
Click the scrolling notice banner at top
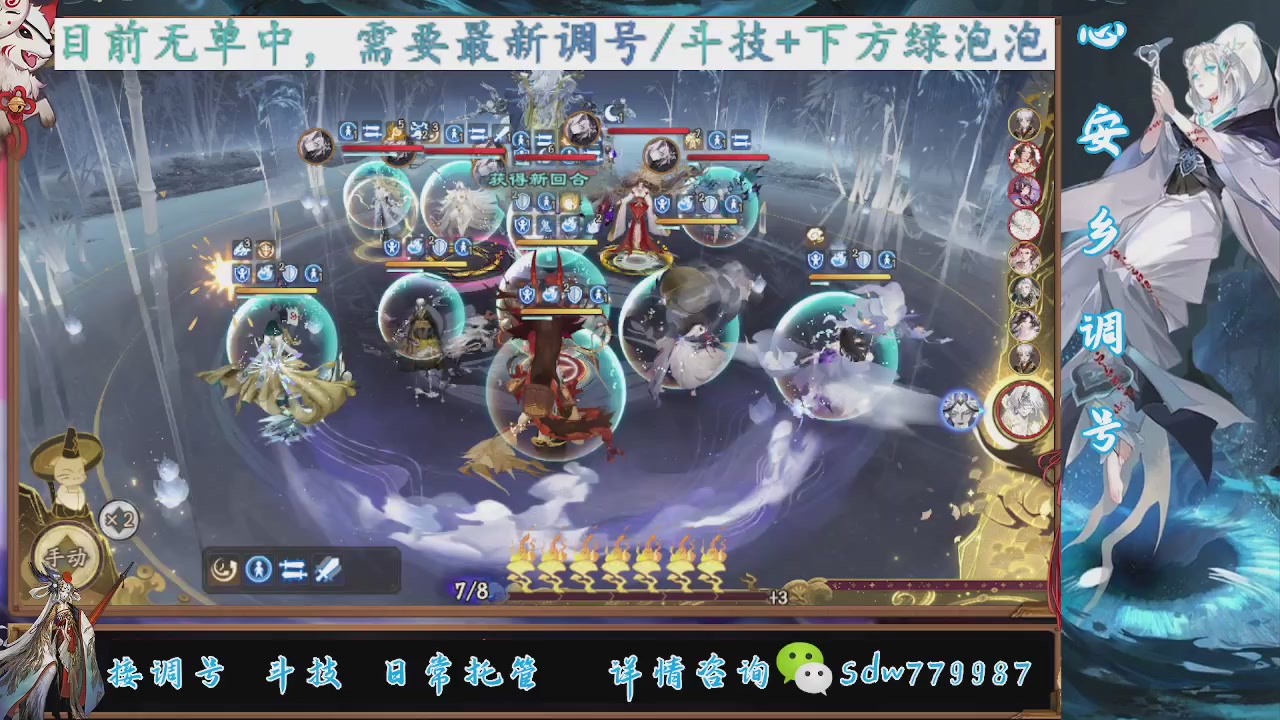click(556, 42)
